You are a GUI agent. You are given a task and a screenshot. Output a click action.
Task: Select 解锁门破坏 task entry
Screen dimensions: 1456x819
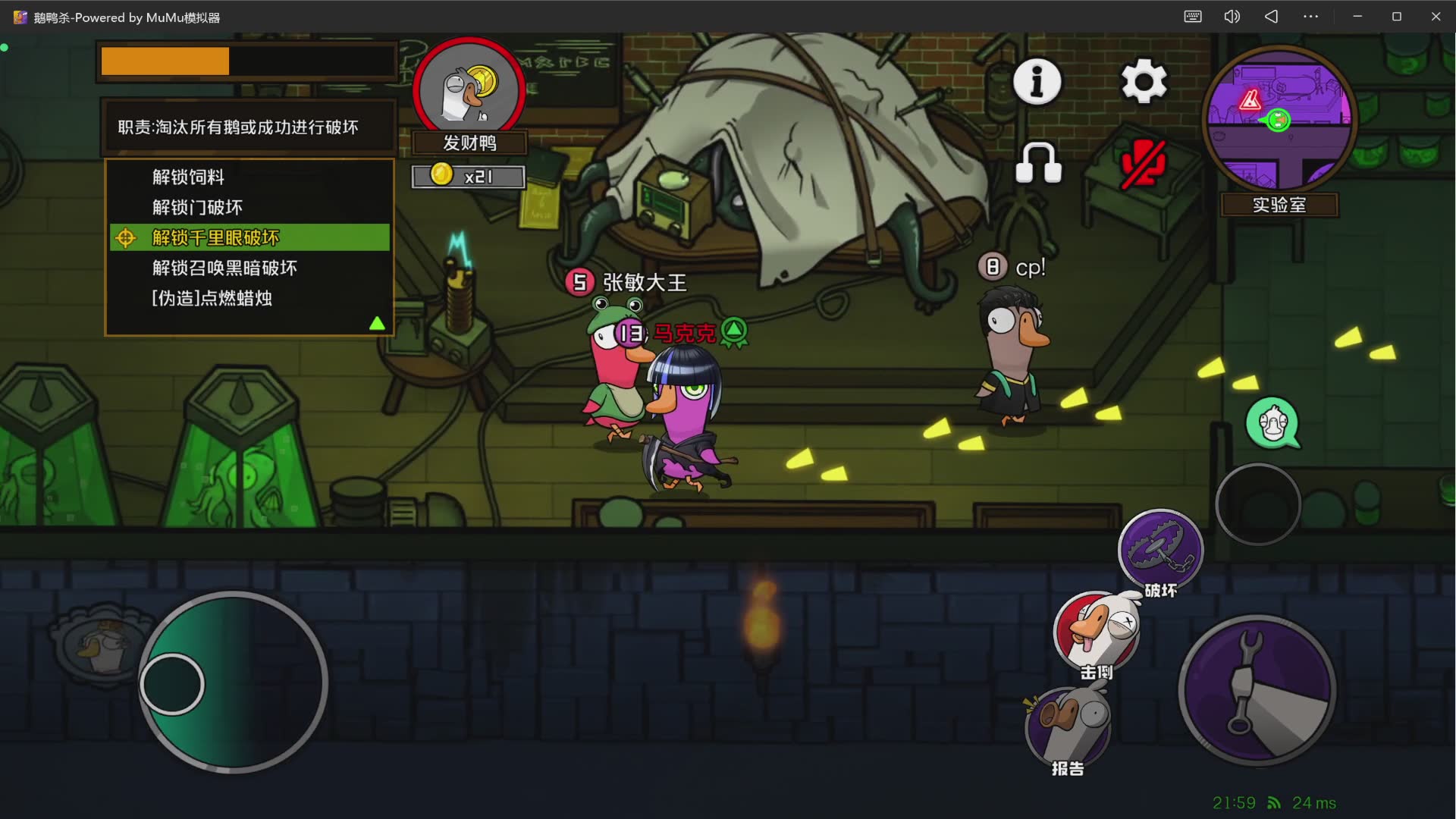[197, 208]
